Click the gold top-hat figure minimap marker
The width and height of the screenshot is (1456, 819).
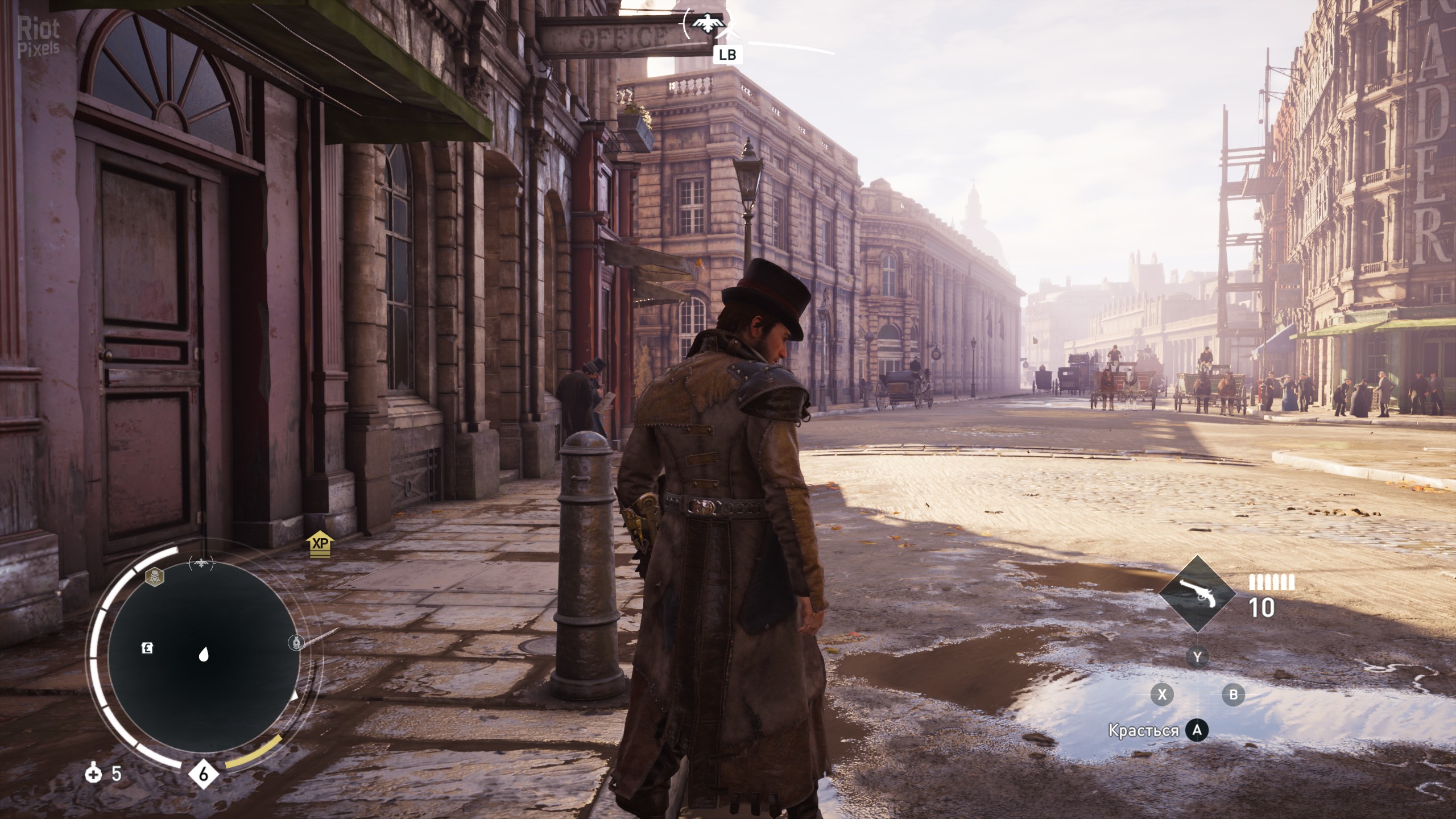tap(153, 577)
